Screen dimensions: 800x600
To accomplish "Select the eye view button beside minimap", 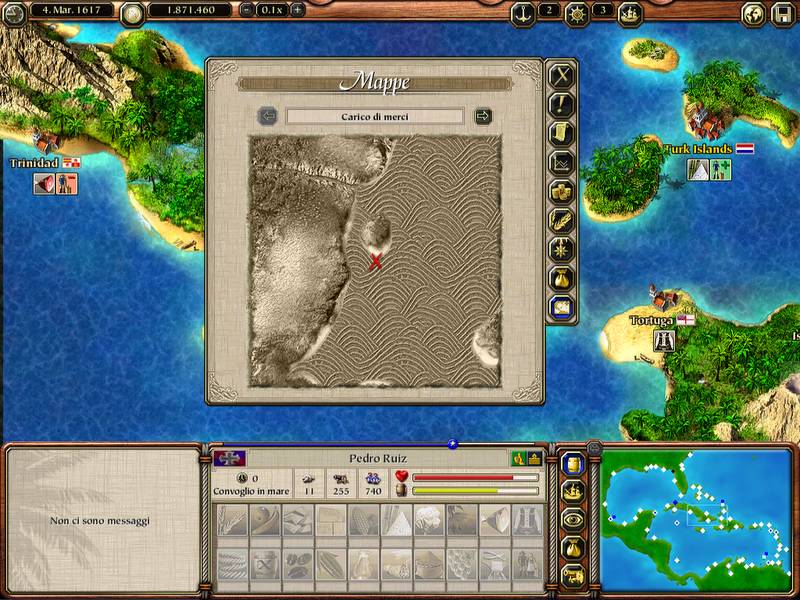I will (x=573, y=520).
